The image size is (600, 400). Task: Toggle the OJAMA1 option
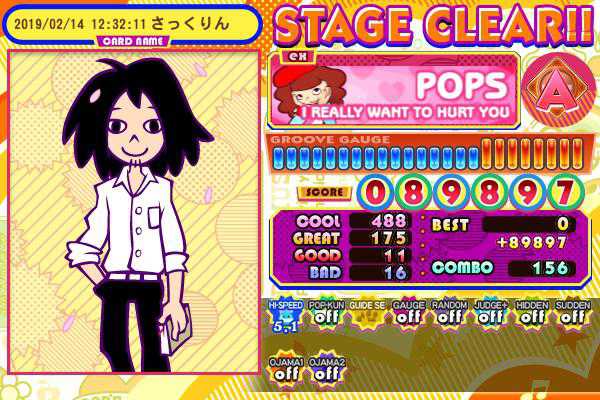click(x=285, y=369)
